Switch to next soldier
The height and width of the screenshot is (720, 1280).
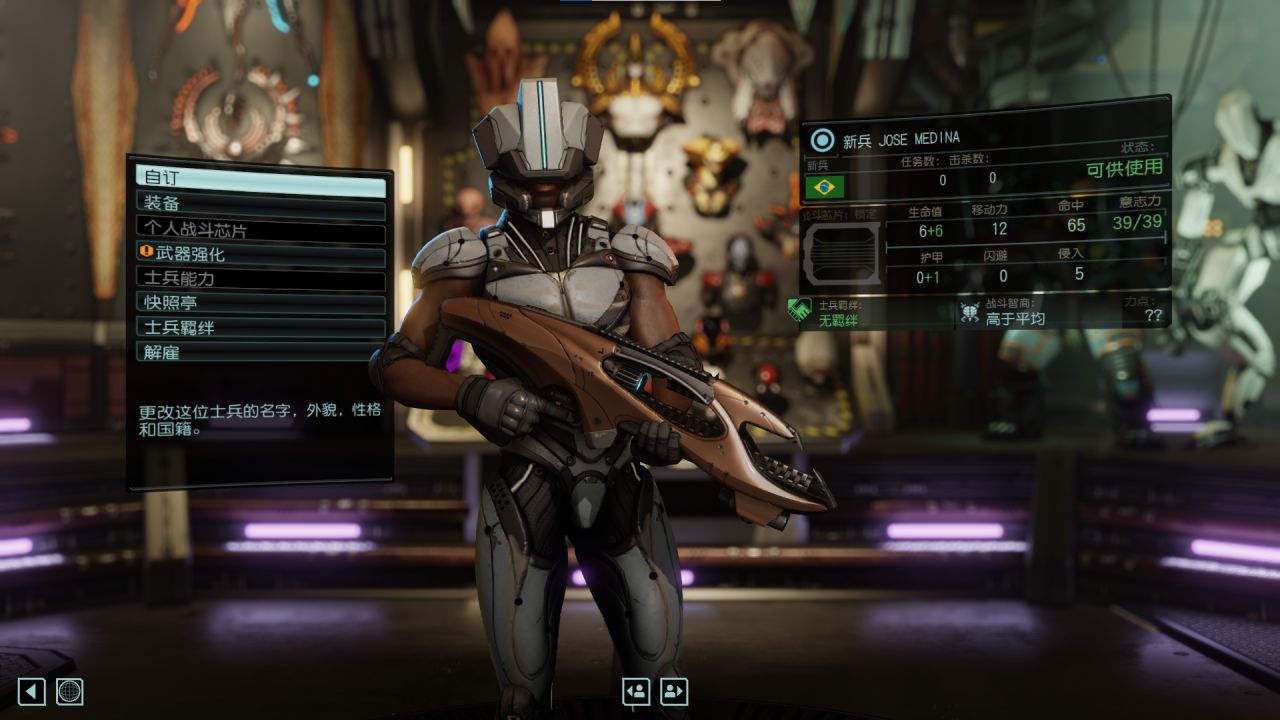point(674,691)
